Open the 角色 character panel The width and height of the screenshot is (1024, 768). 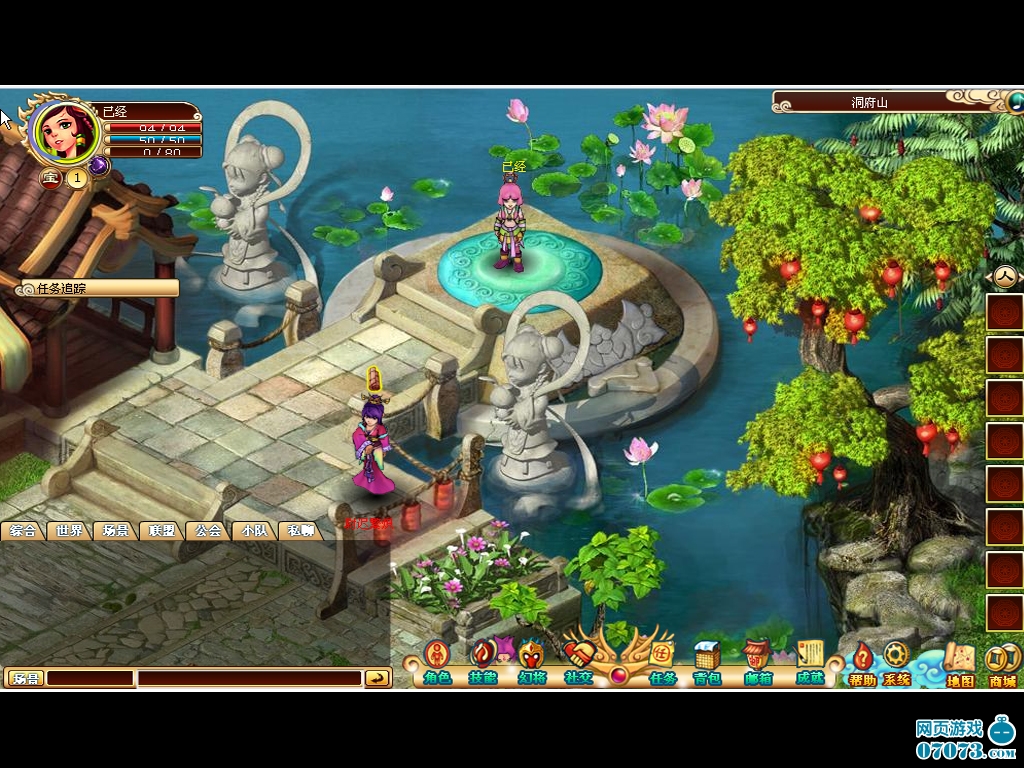pyautogui.click(x=436, y=660)
